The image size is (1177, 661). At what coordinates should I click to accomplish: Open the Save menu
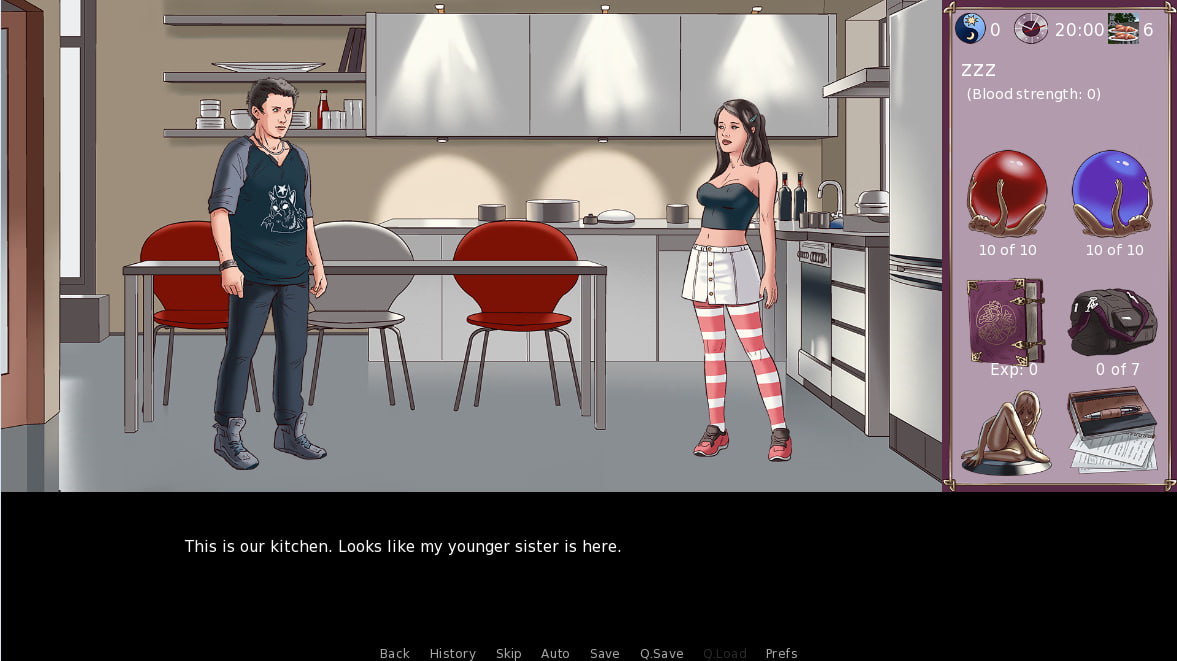click(604, 653)
